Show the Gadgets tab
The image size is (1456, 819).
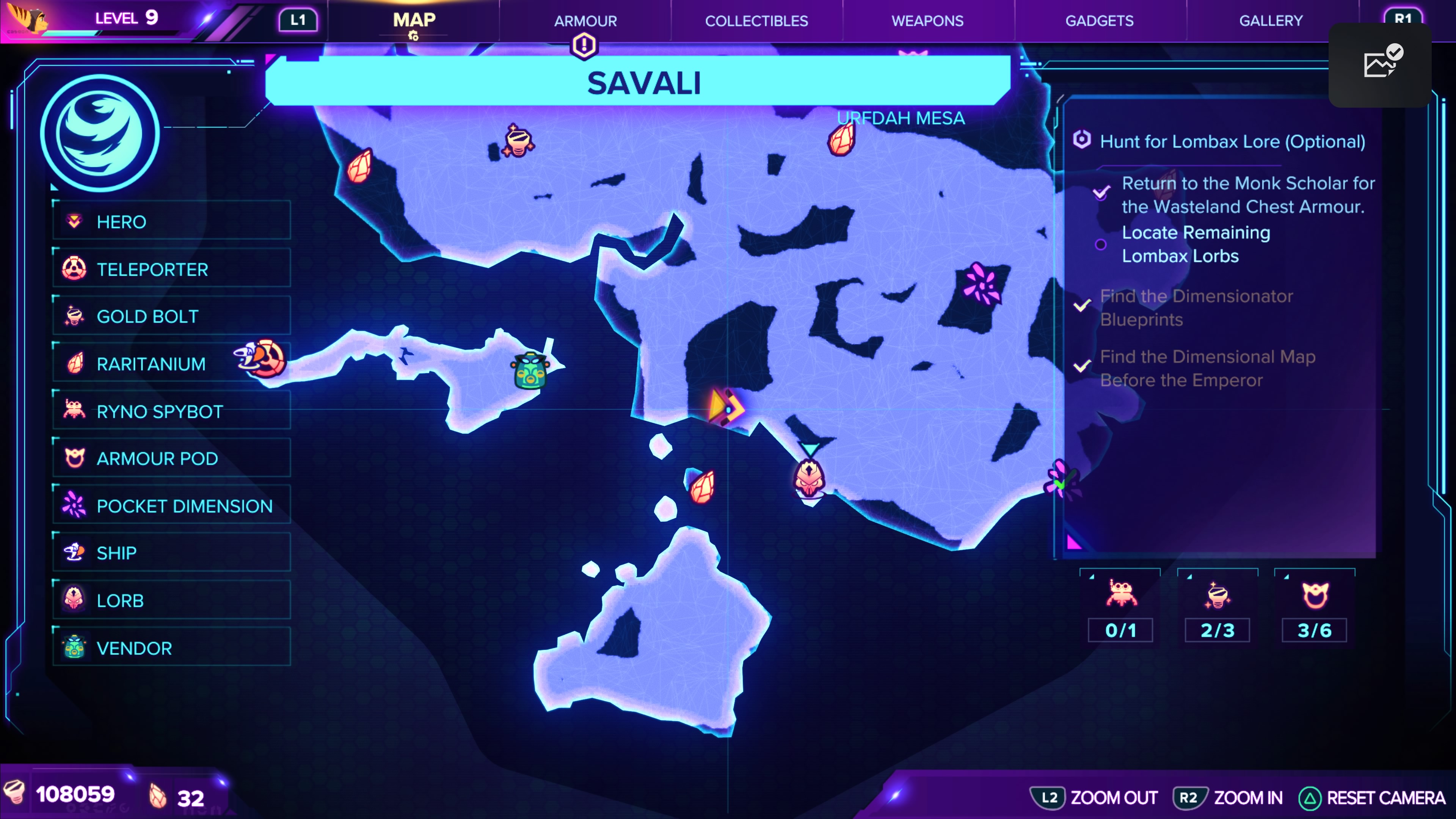(1099, 21)
